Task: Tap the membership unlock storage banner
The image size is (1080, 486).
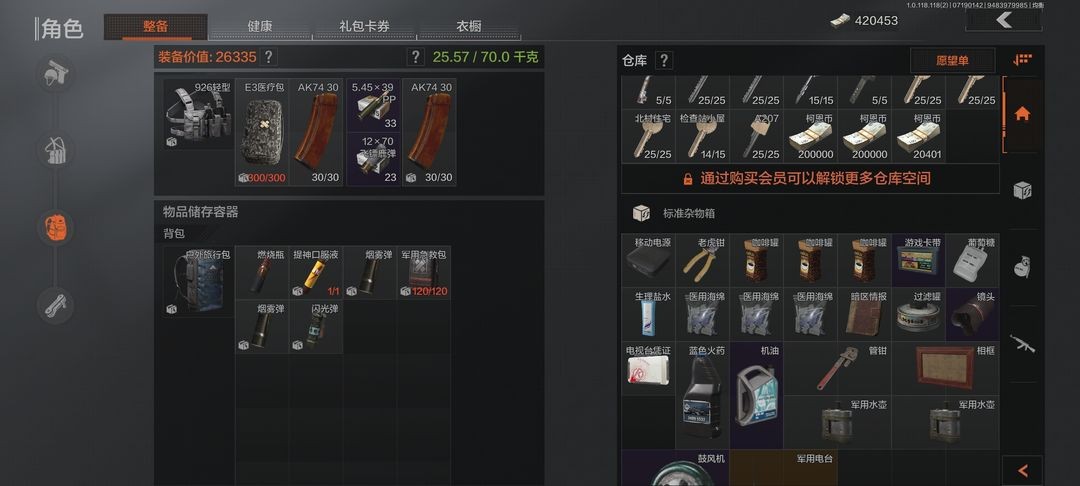Action: click(809, 178)
